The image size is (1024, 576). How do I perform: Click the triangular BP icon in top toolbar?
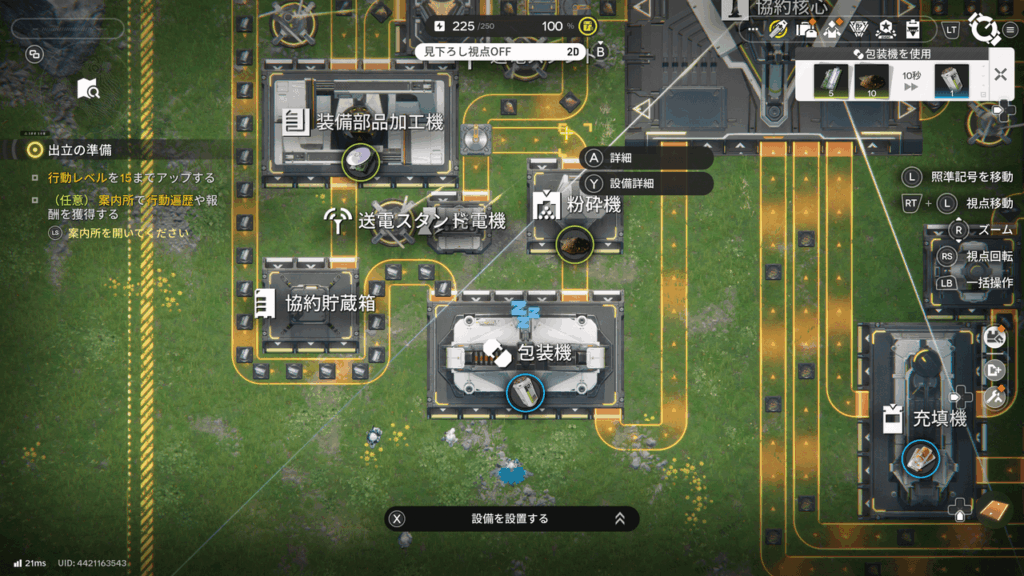pyautogui.click(x=859, y=30)
